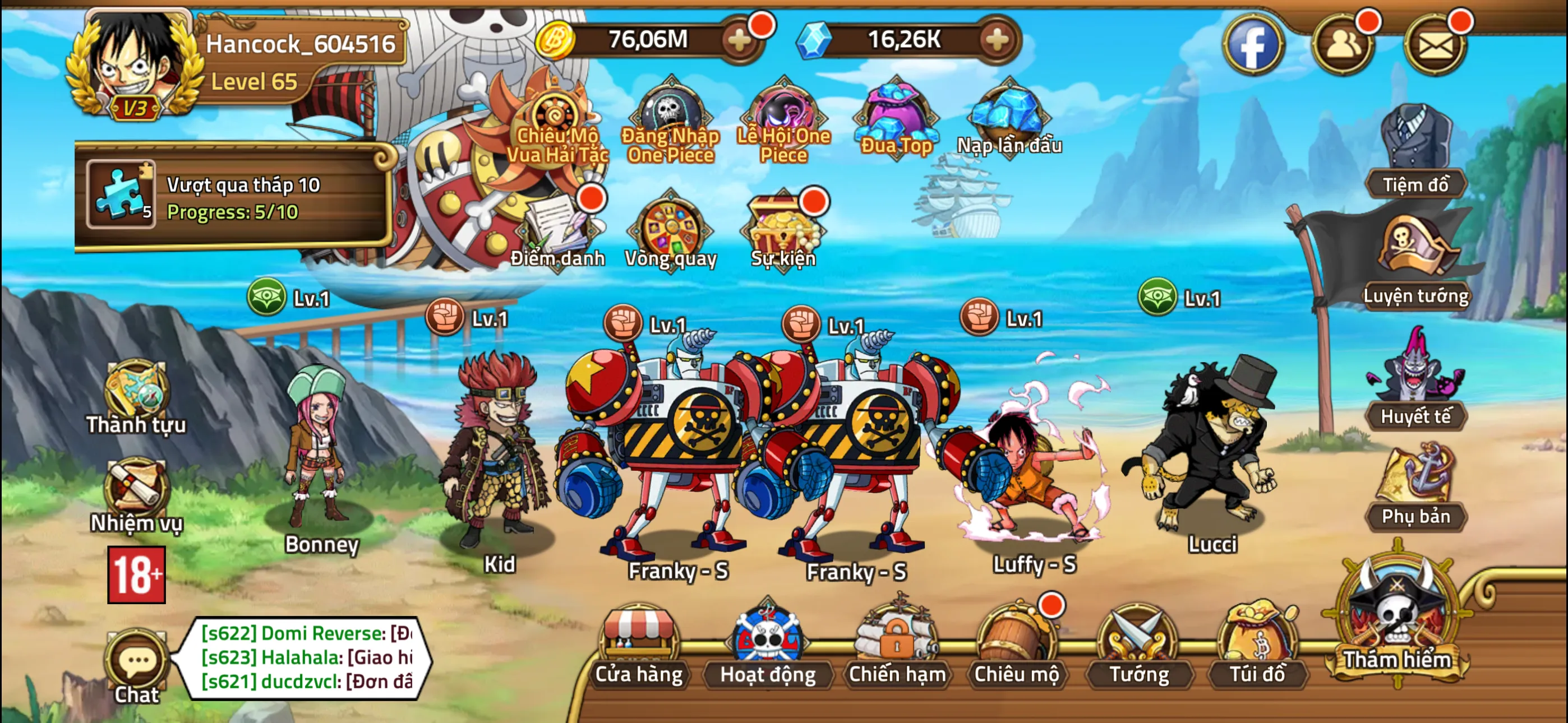Open the Hoạt động activities menu
The height and width of the screenshot is (723, 1568).
pos(767,645)
